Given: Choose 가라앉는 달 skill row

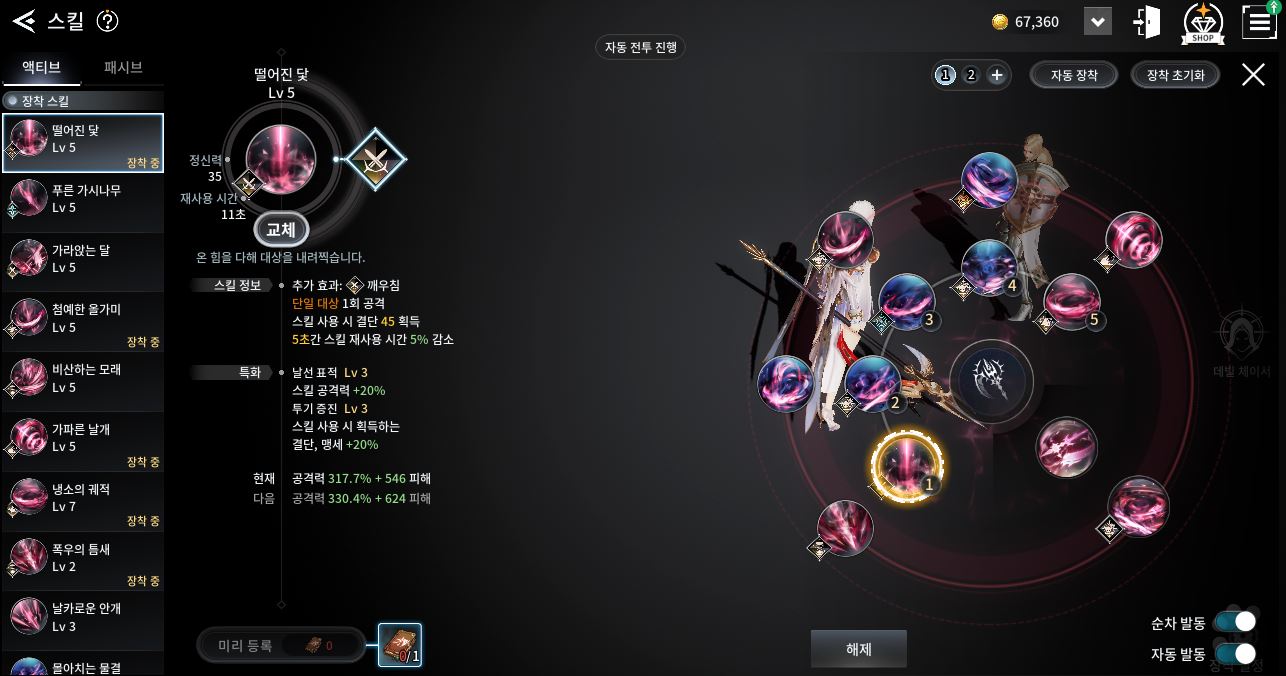Looking at the screenshot, I should tap(83, 258).
